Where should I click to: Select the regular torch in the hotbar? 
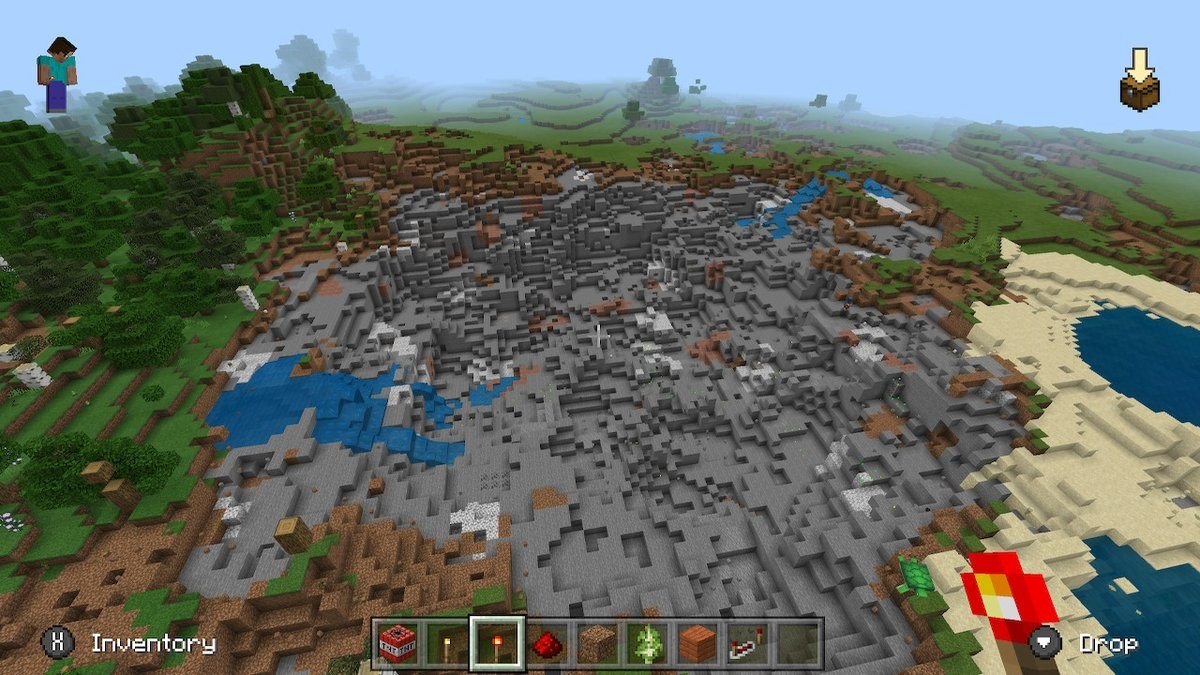click(448, 643)
